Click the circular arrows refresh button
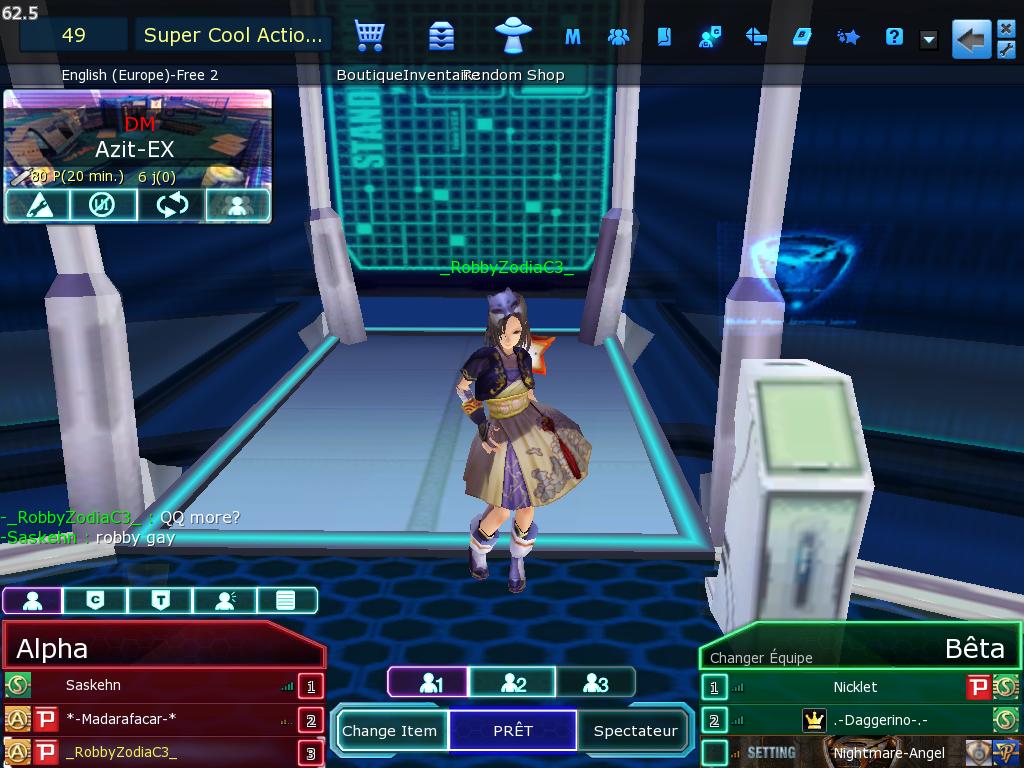1024x768 pixels. click(x=171, y=205)
